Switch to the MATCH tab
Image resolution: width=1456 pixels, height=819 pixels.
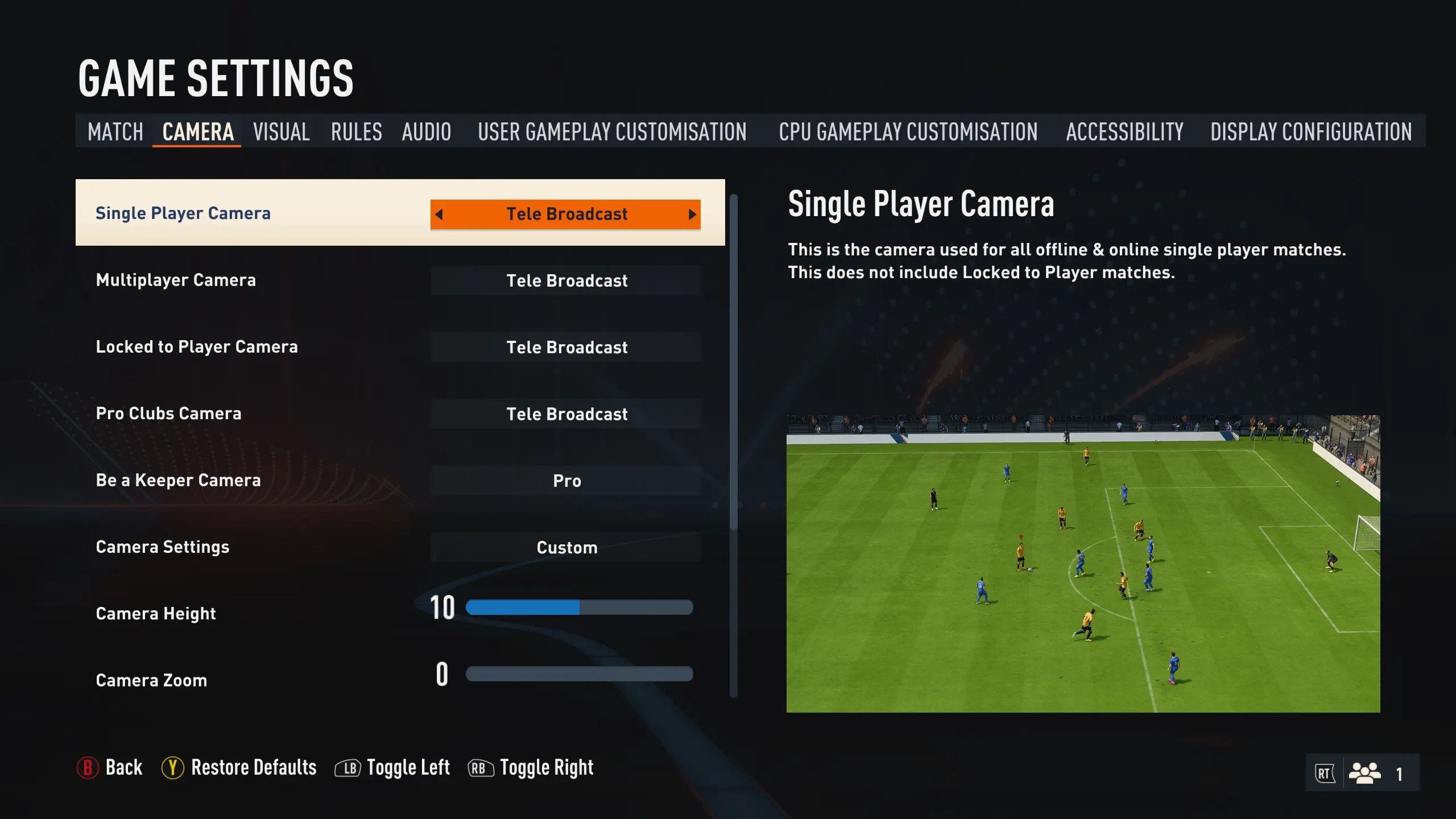[115, 131]
